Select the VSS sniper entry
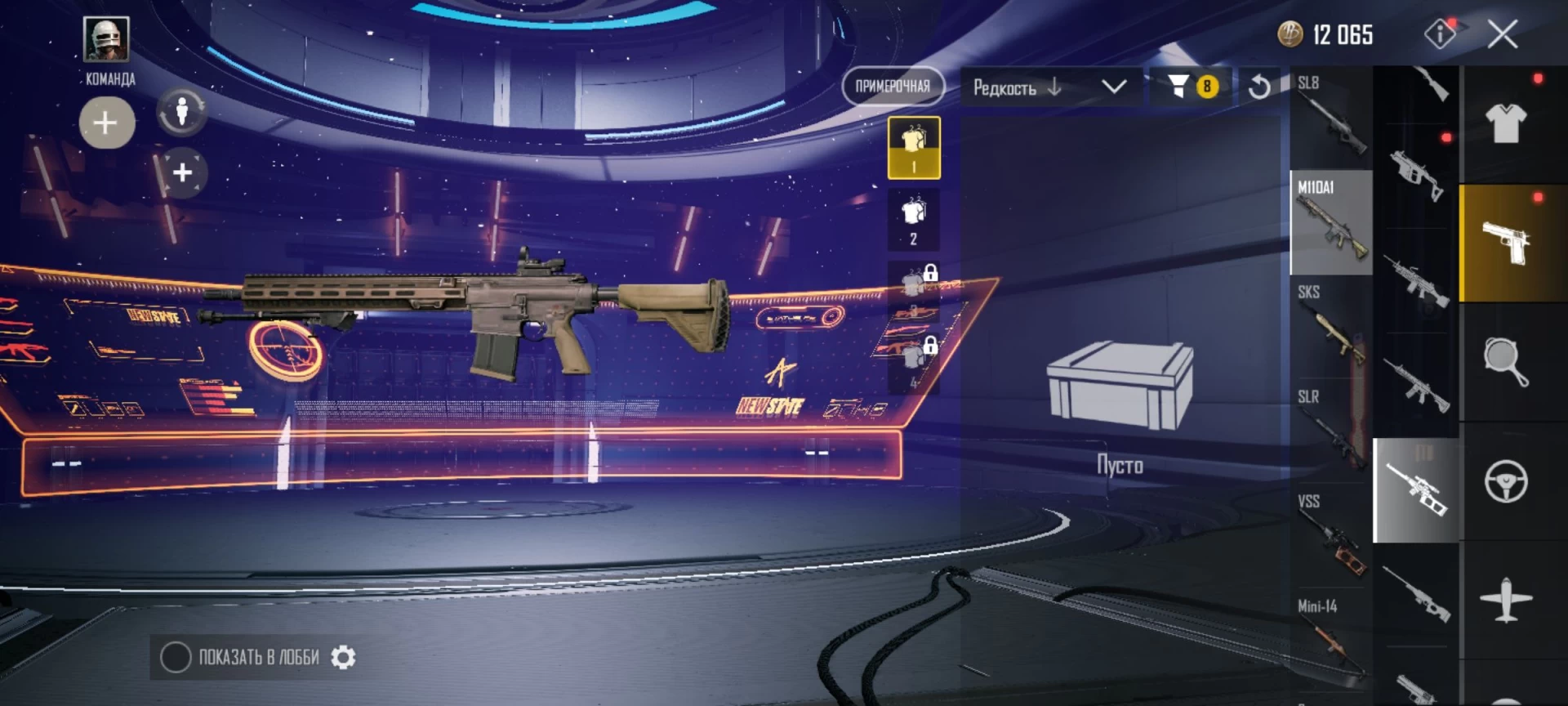 coord(1331,536)
